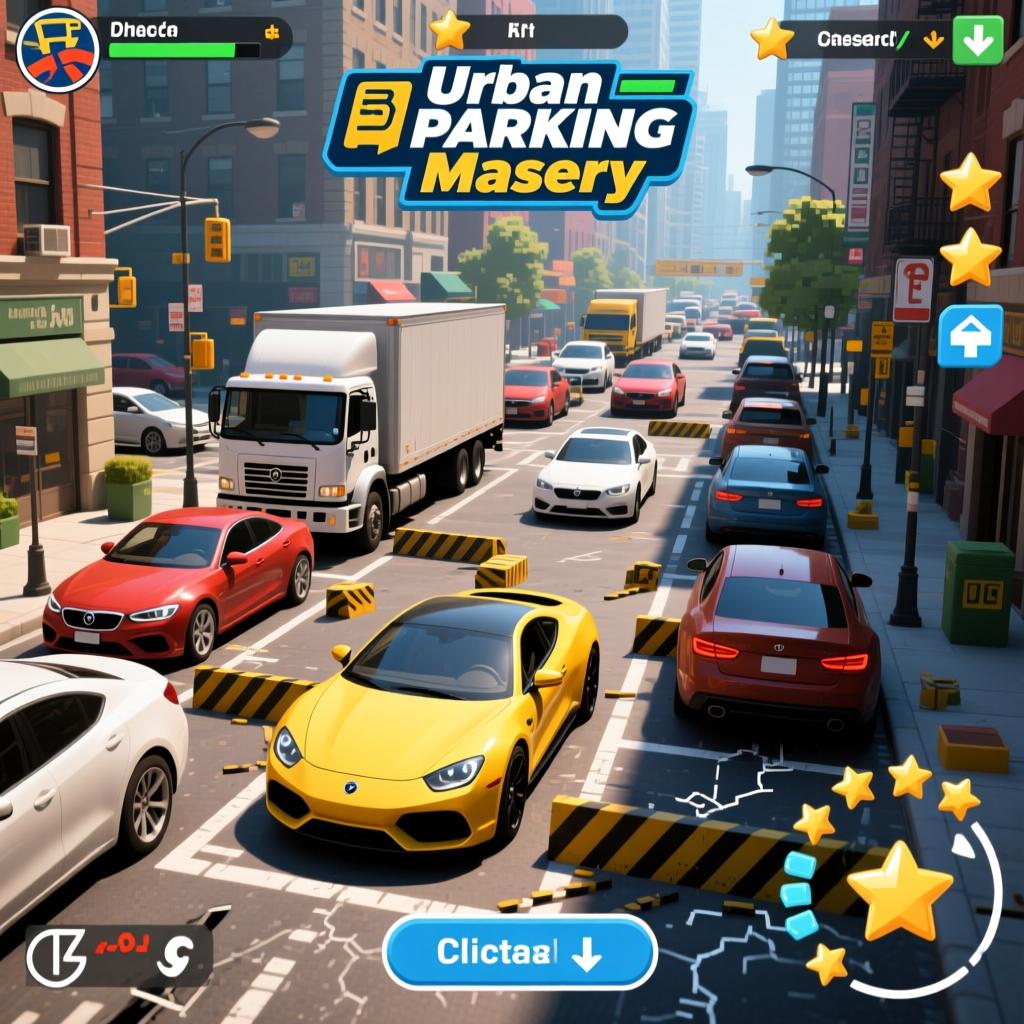This screenshot has height=1024, width=1024.
Task: Tap the green download arrow button
Action: [977, 40]
